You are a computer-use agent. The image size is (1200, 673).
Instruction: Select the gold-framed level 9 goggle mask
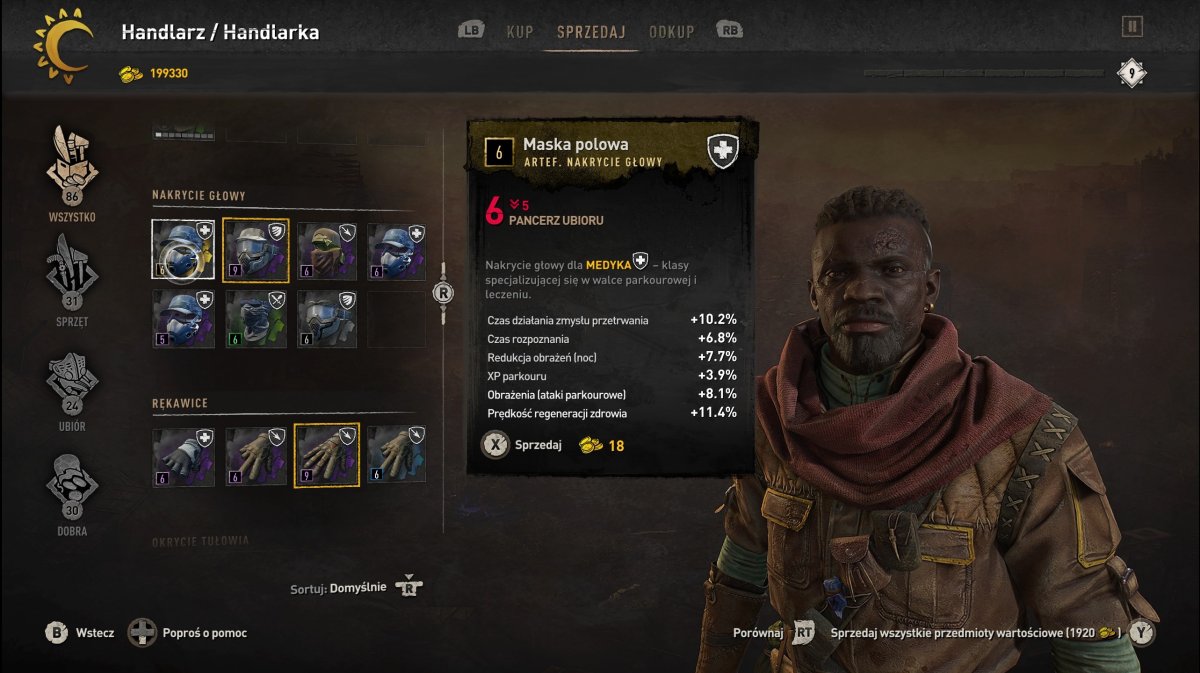[255, 250]
